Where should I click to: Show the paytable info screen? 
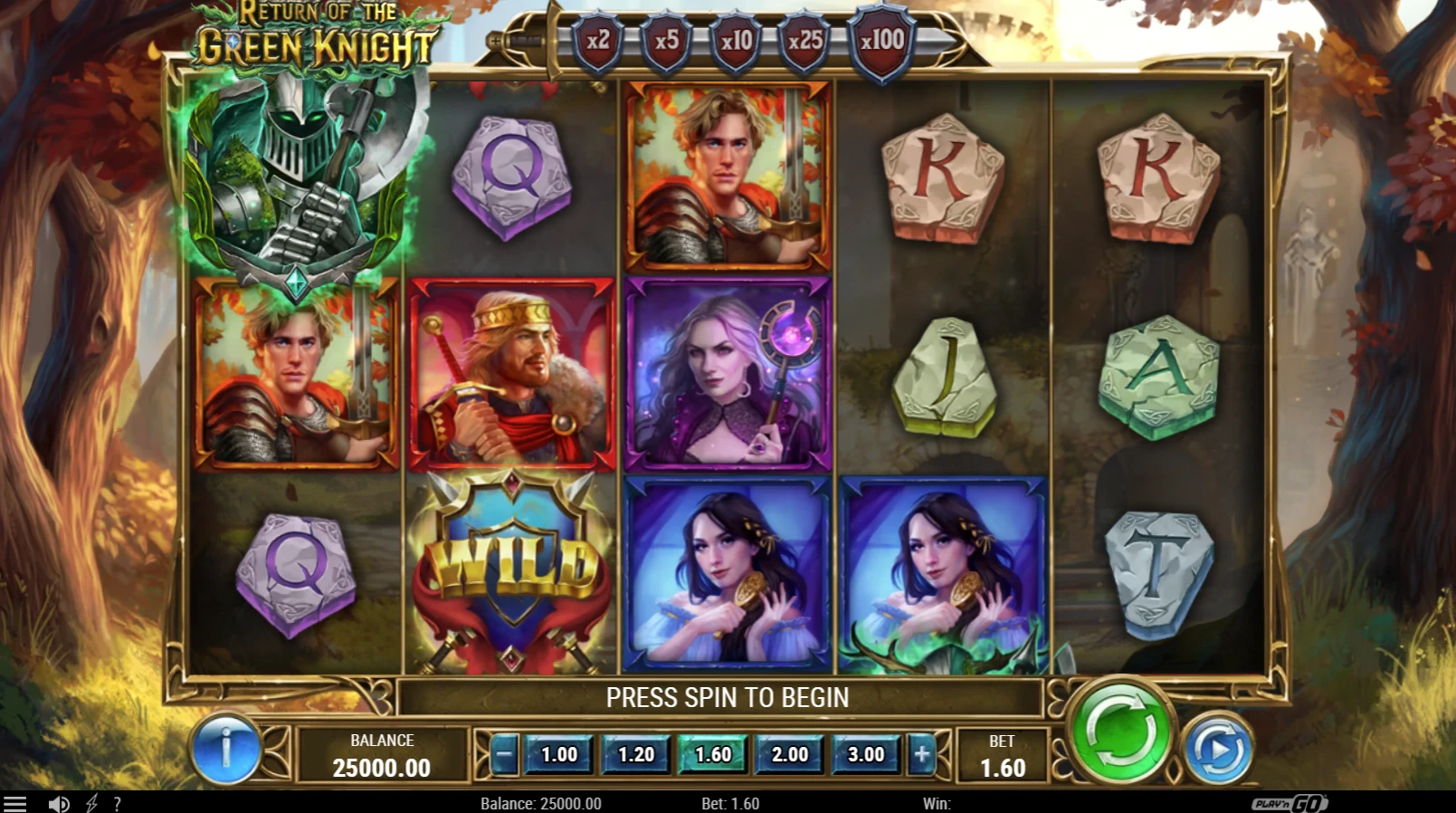pos(225,749)
